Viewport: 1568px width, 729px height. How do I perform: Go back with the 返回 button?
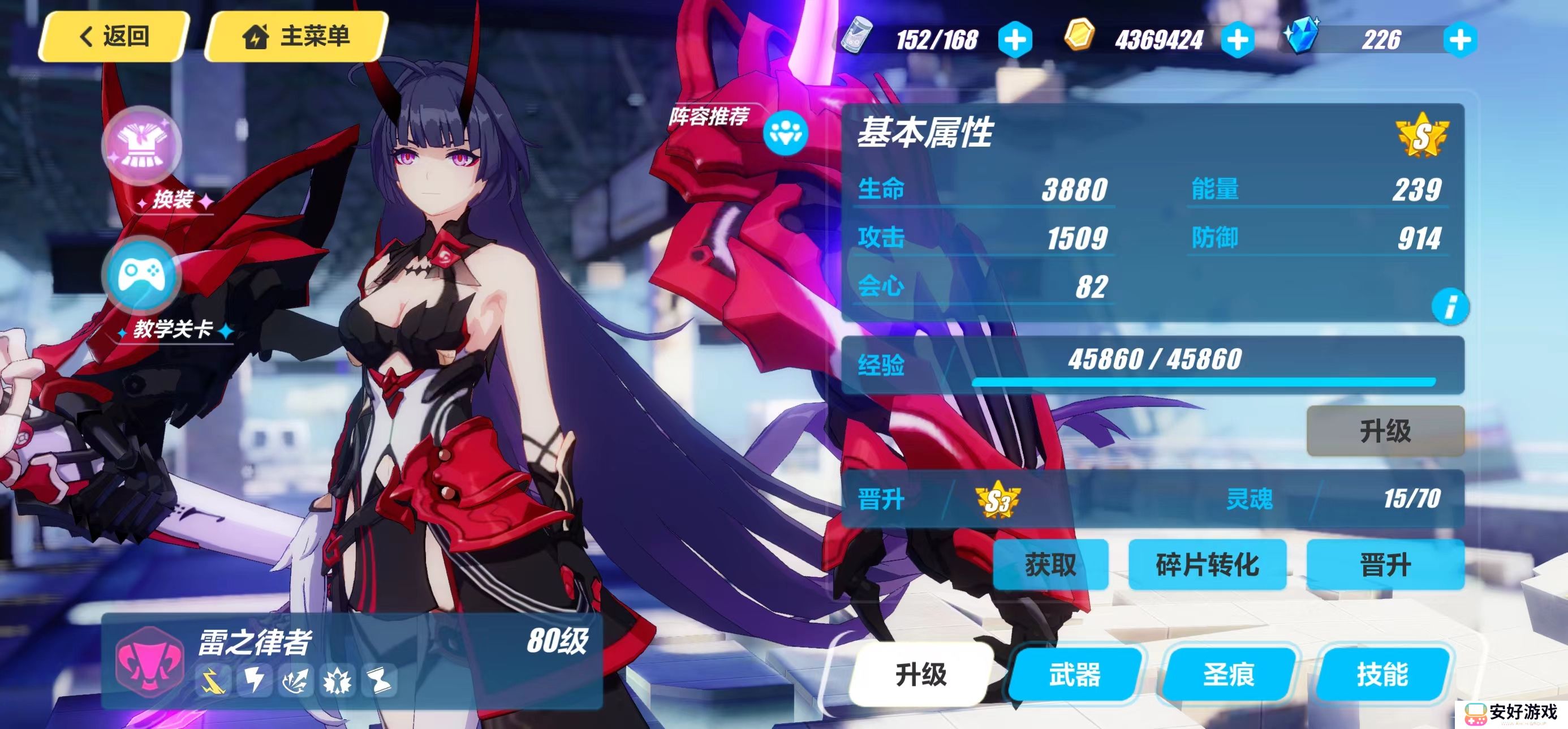[x=114, y=37]
